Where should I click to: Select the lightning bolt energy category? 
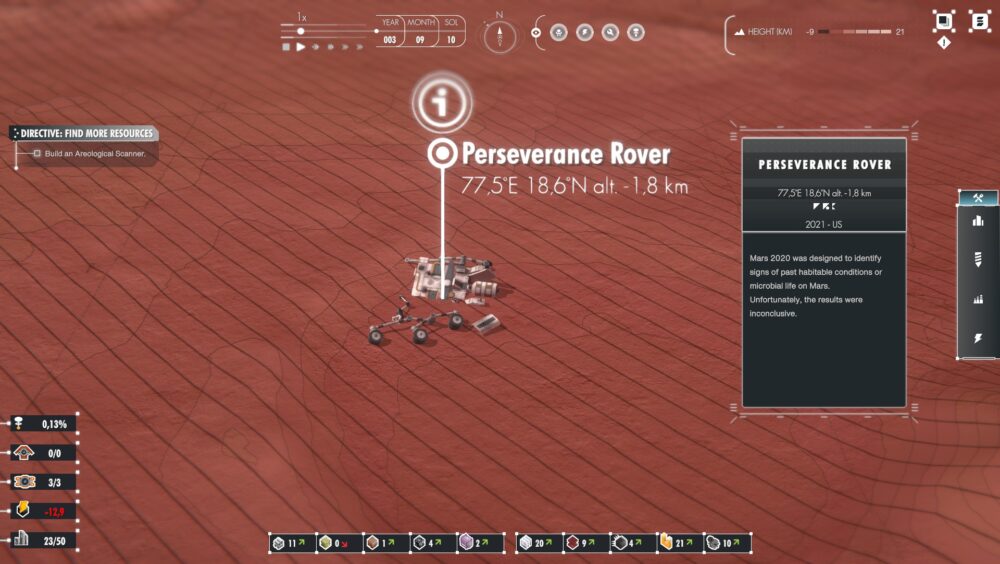point(978,339)
